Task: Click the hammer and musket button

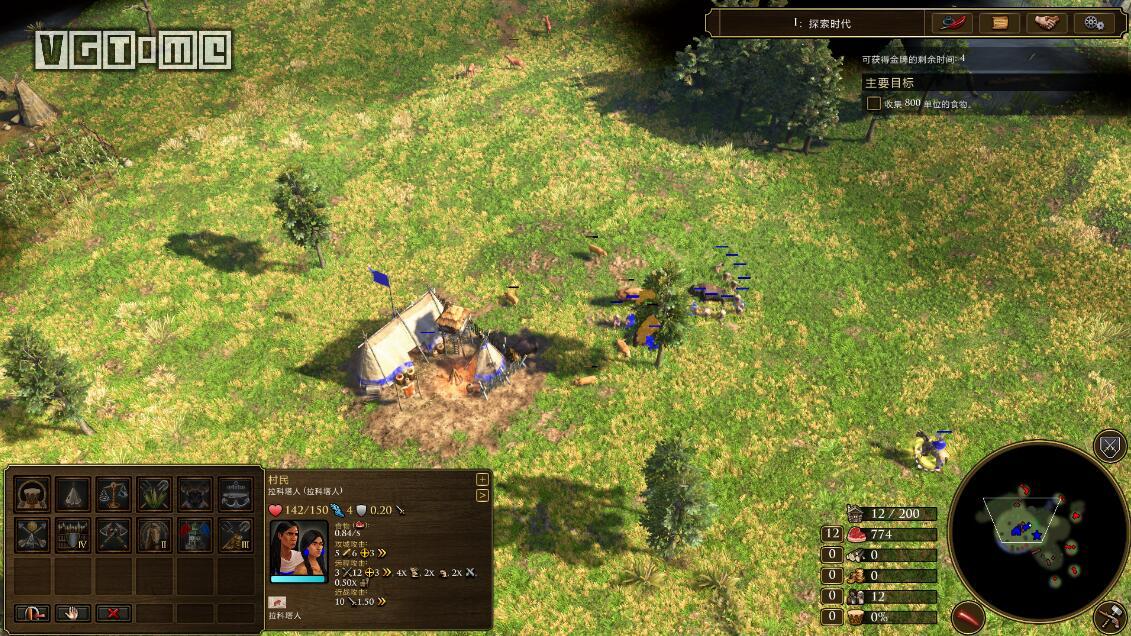Action: coord(1111,617)
